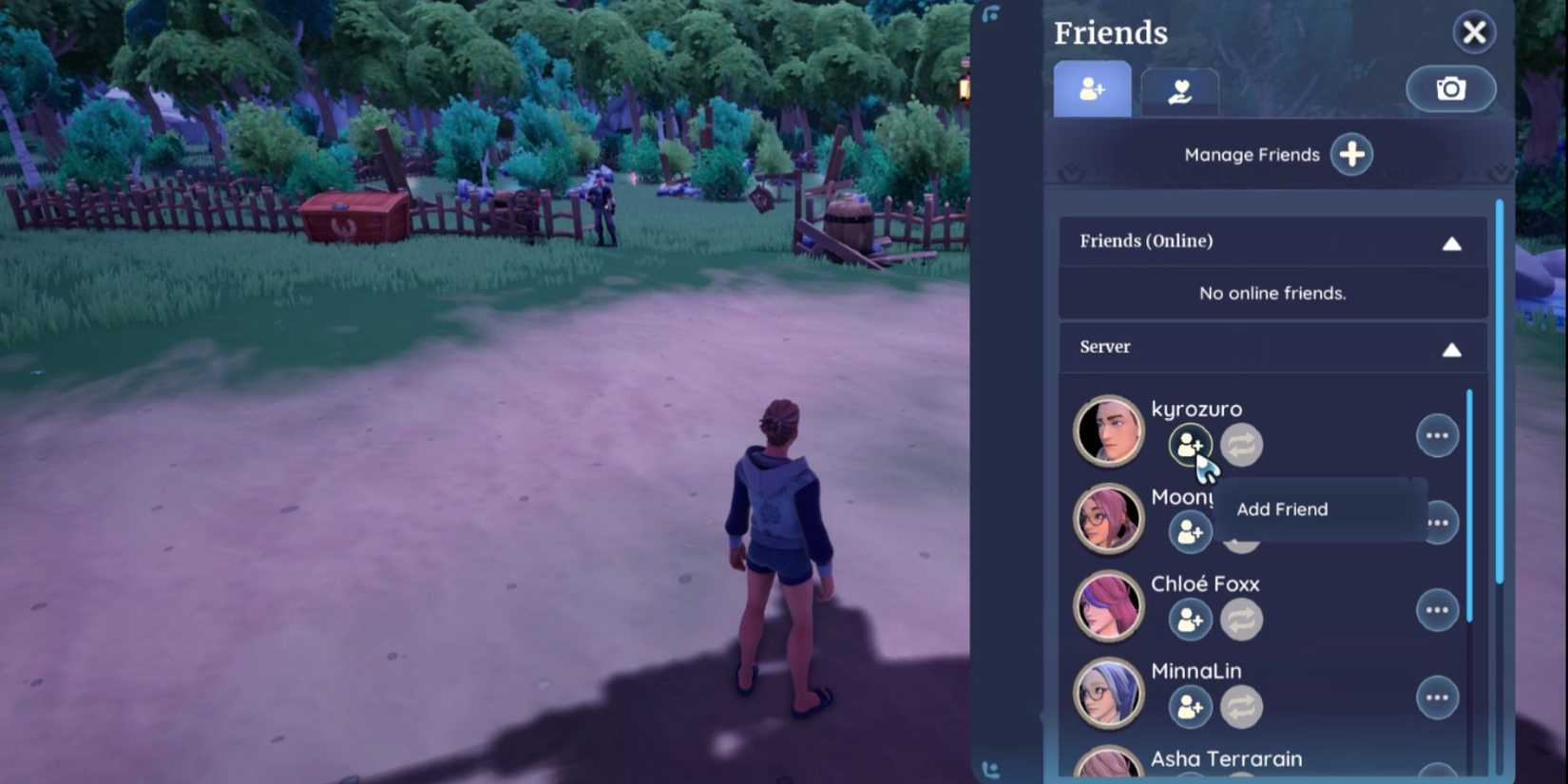This screenshot has height=784, width=1568.
Task: Click the Manage Friends plus button
Action: [1350, 154]
